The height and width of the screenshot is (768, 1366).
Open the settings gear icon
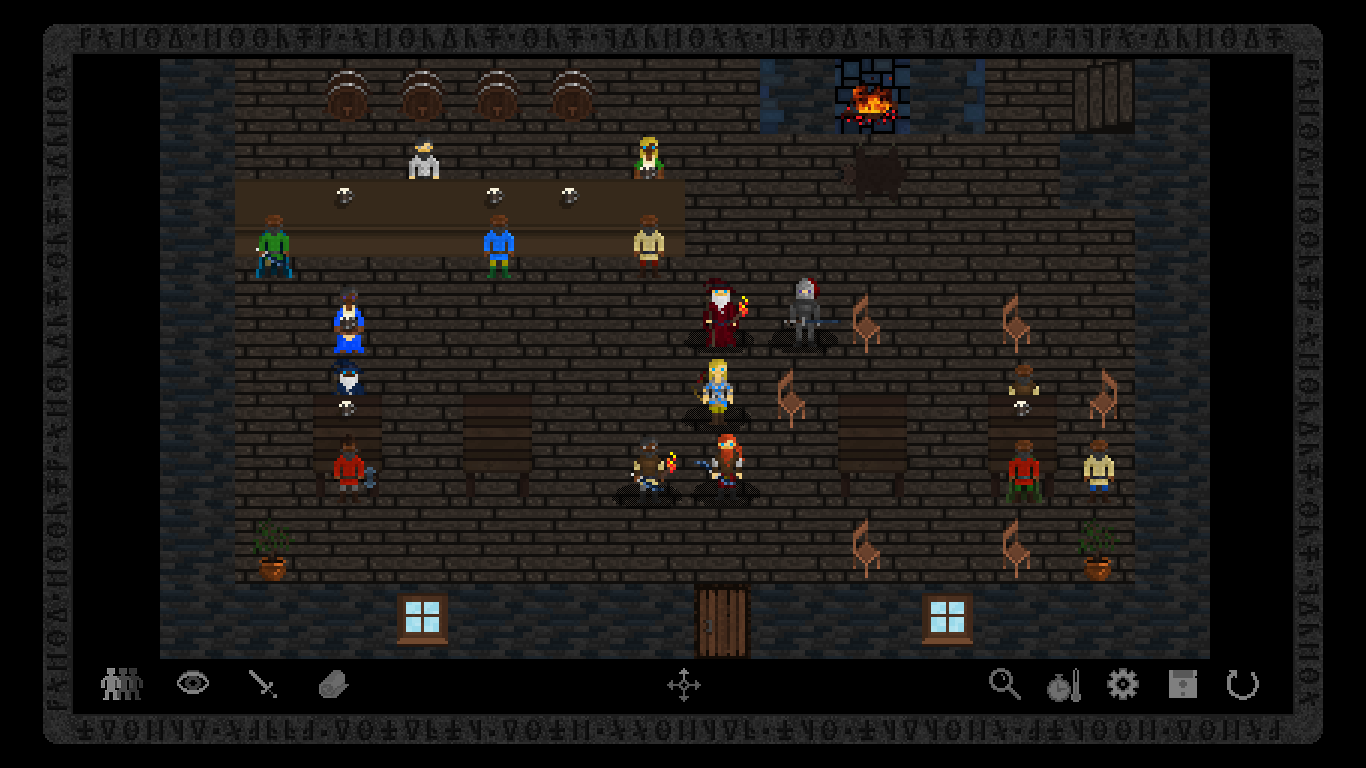(1122, 684)
